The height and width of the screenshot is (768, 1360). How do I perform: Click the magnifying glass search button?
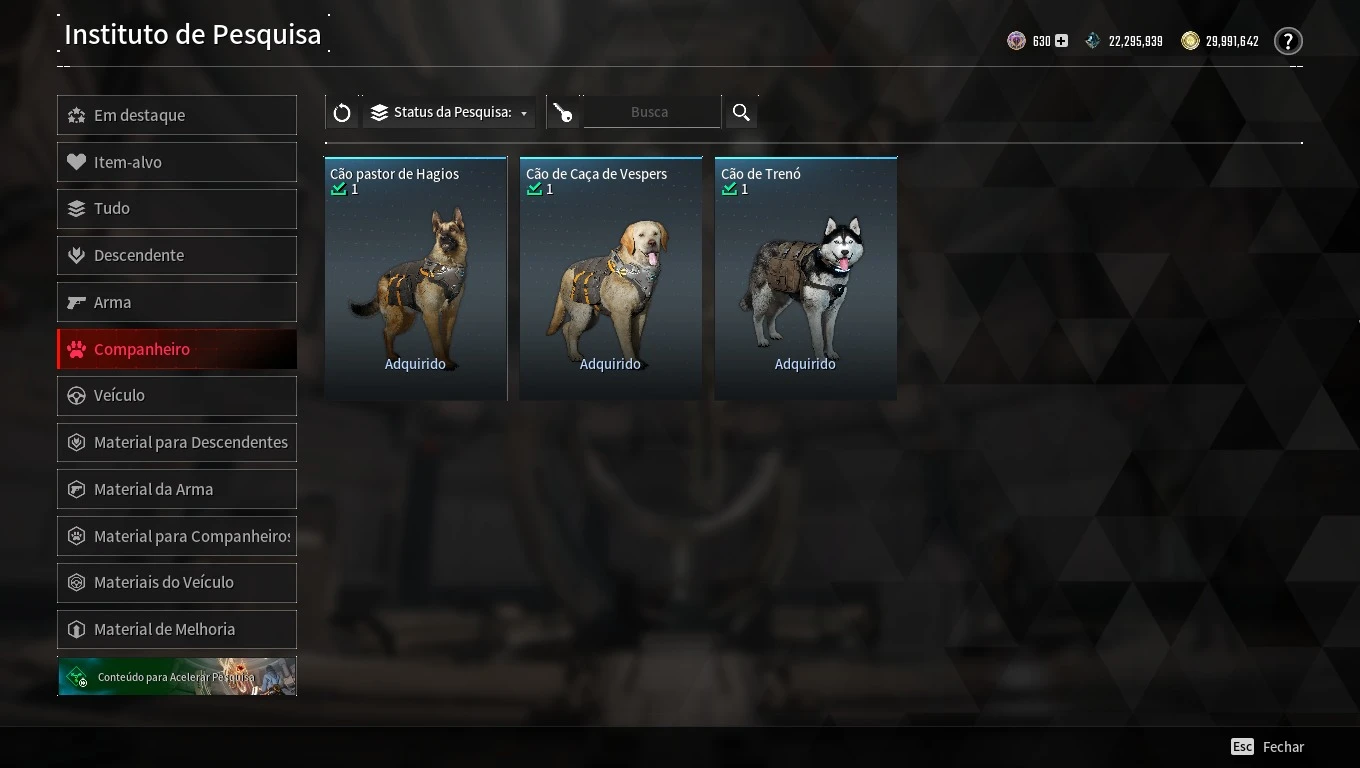pos(741,113)
